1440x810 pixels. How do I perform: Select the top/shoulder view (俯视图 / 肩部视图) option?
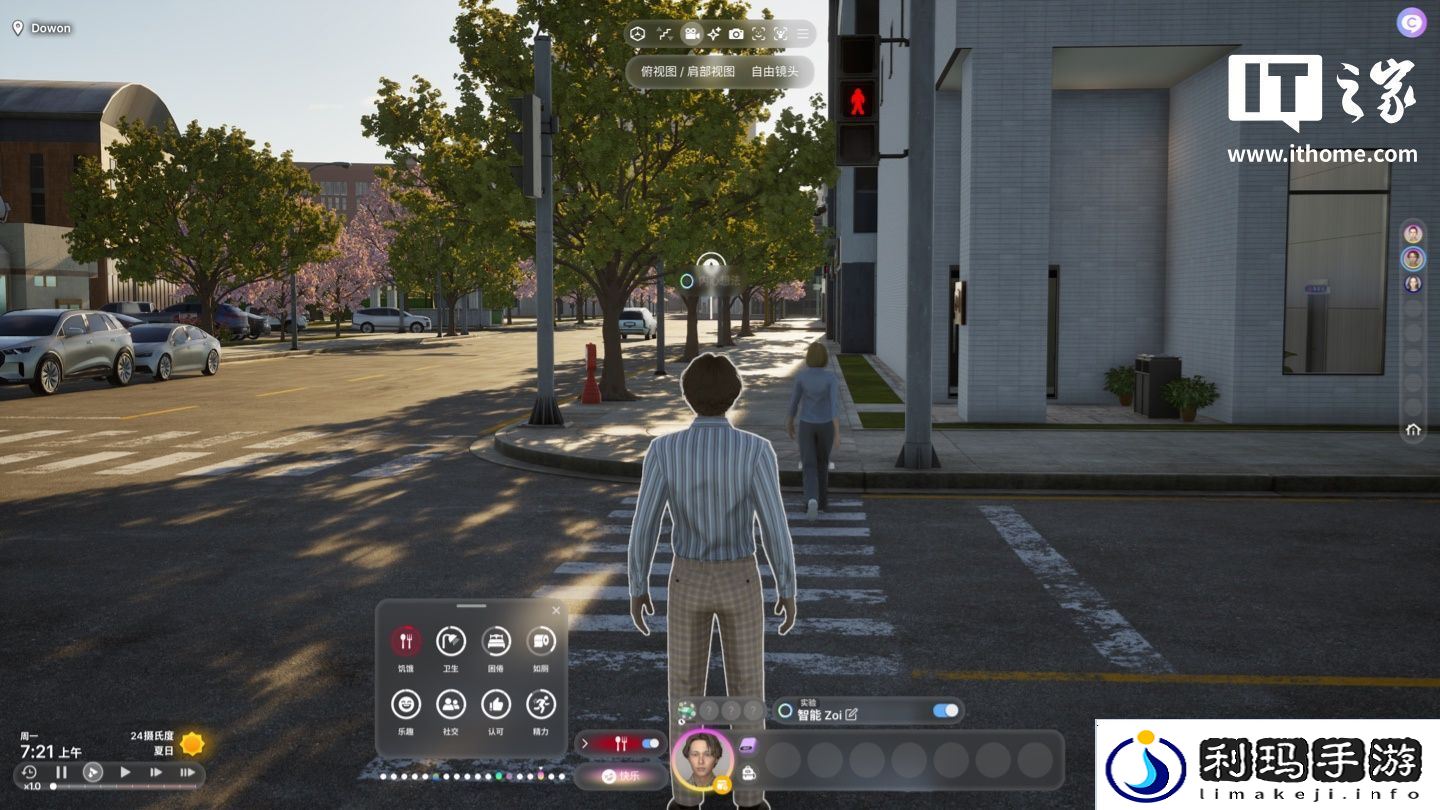click(x=688, y=72)
